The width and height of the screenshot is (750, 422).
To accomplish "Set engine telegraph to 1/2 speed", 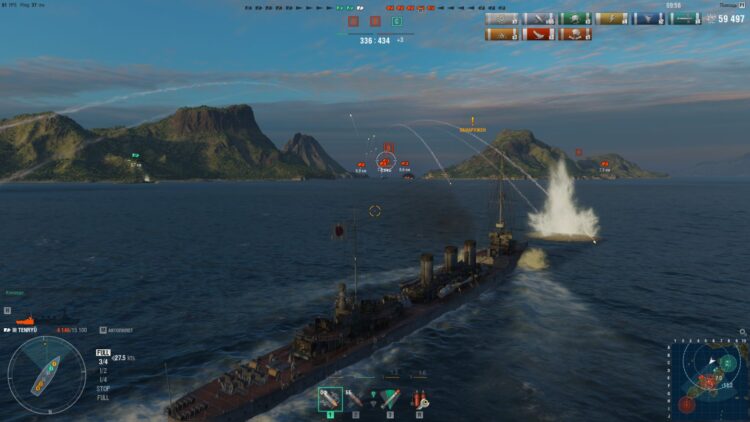I will pos(102,368).
